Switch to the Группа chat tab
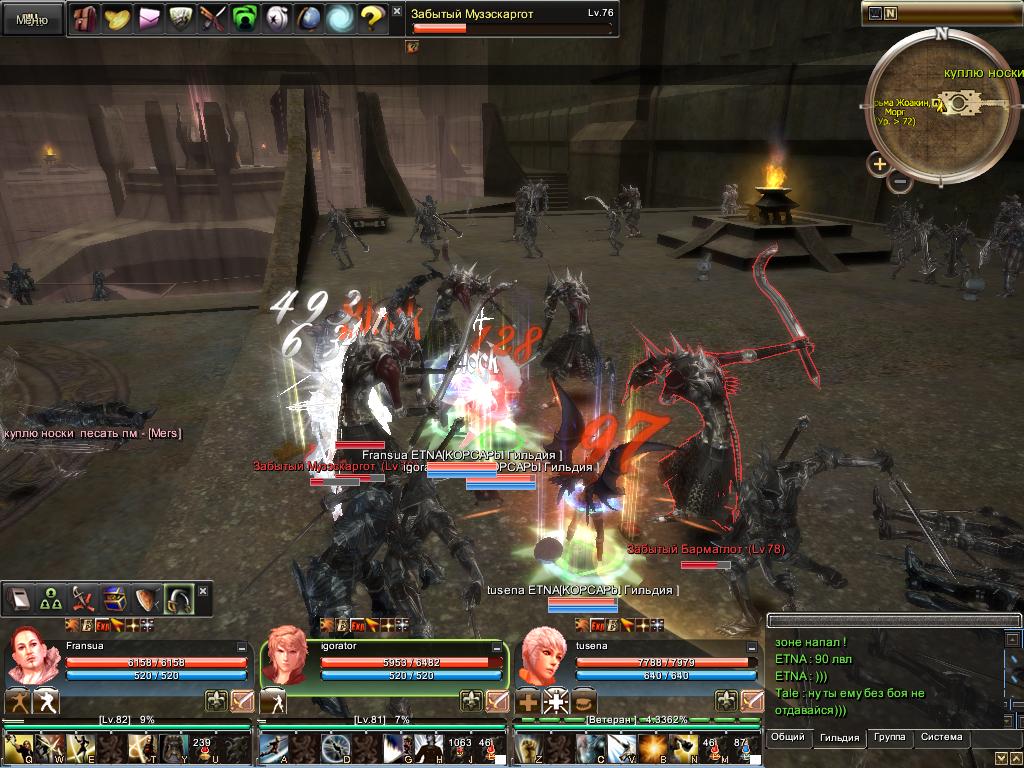 coord(889,738)
